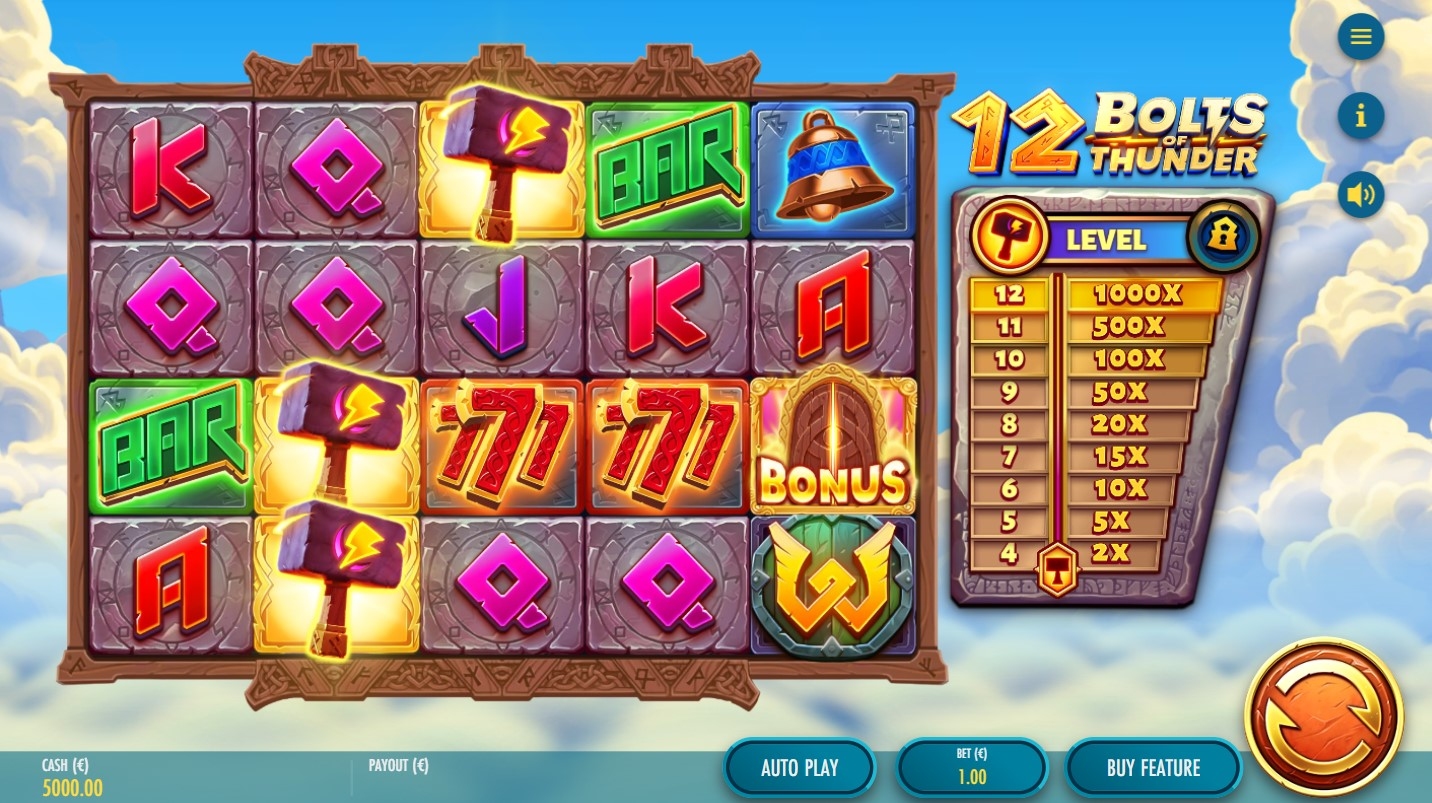Screen dimensions: 1432x803
Task: Open the Buy Feature menu
Action: (1152, 768)
